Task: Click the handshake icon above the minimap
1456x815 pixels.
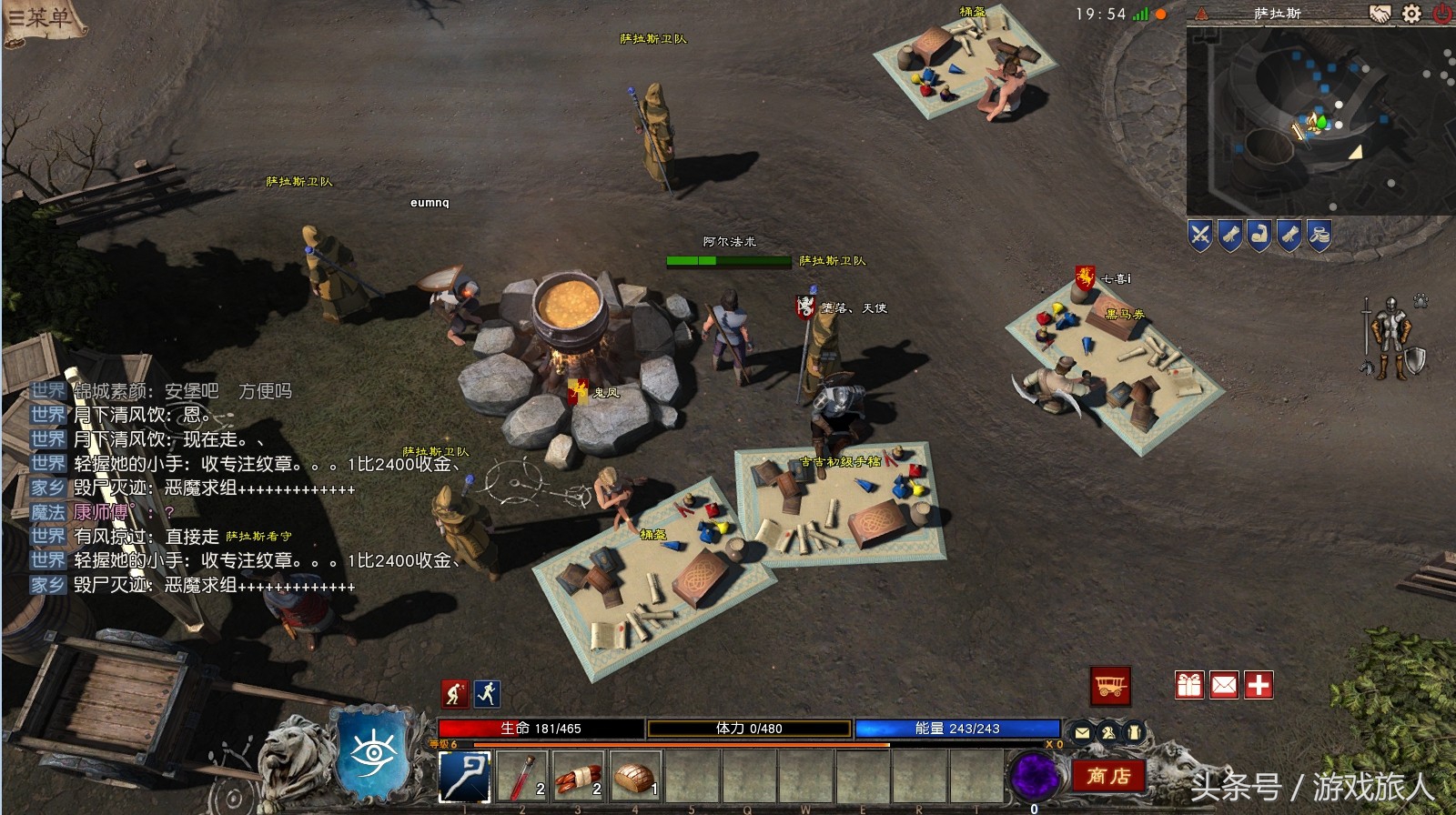Action: click(1380, 14)
